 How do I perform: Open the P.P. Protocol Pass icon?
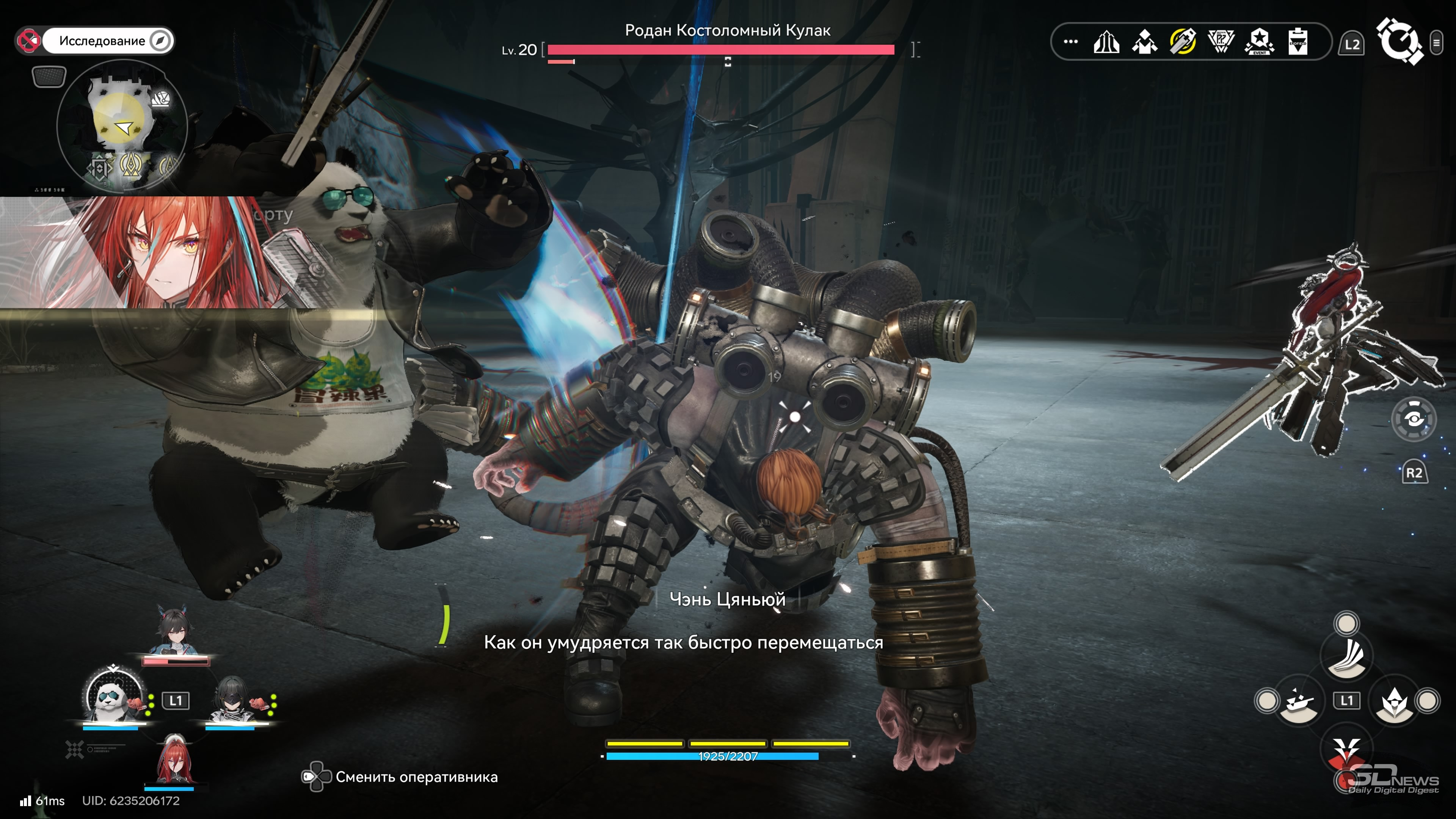coord(1221,41)
